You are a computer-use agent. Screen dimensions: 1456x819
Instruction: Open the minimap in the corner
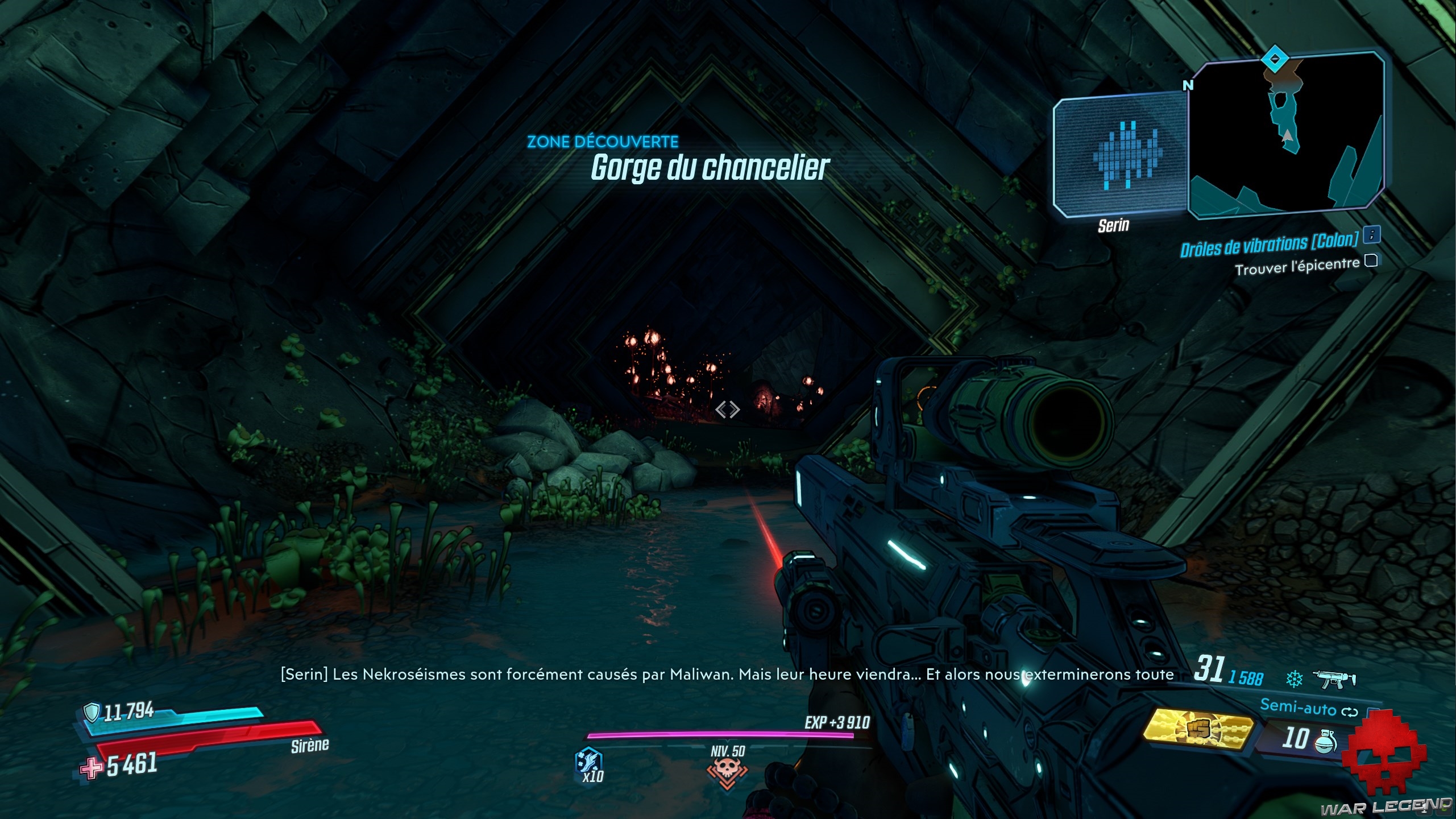pos(1286,134)
